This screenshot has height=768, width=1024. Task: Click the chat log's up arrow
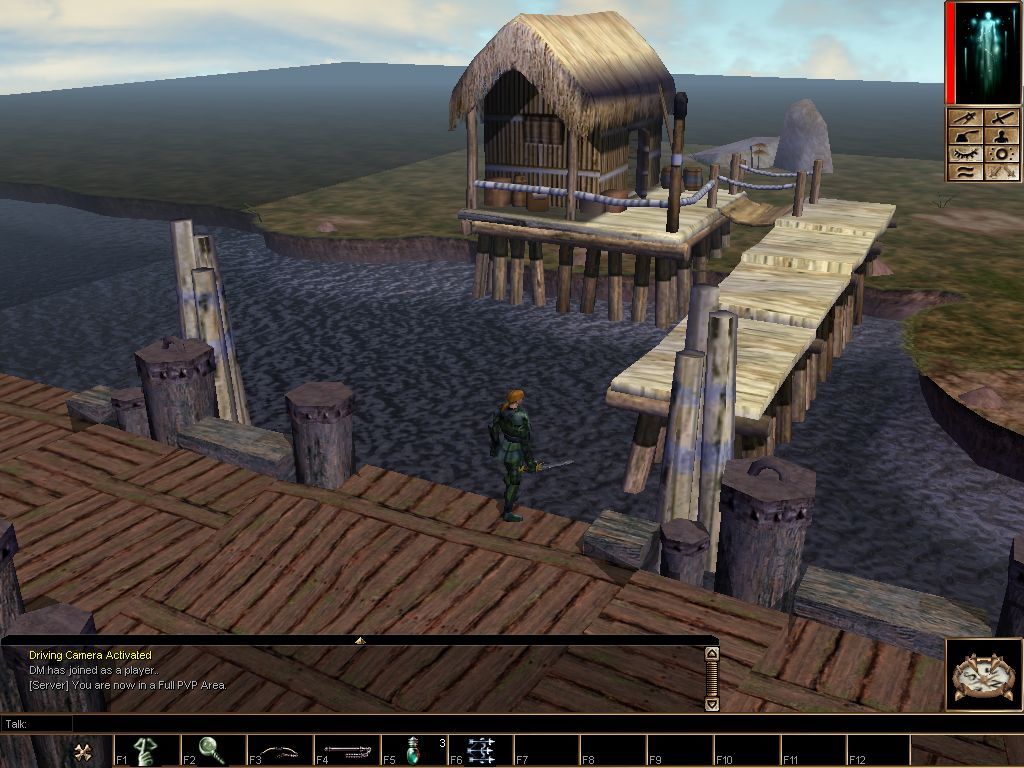pyautogui.click(x=712, y=654)
